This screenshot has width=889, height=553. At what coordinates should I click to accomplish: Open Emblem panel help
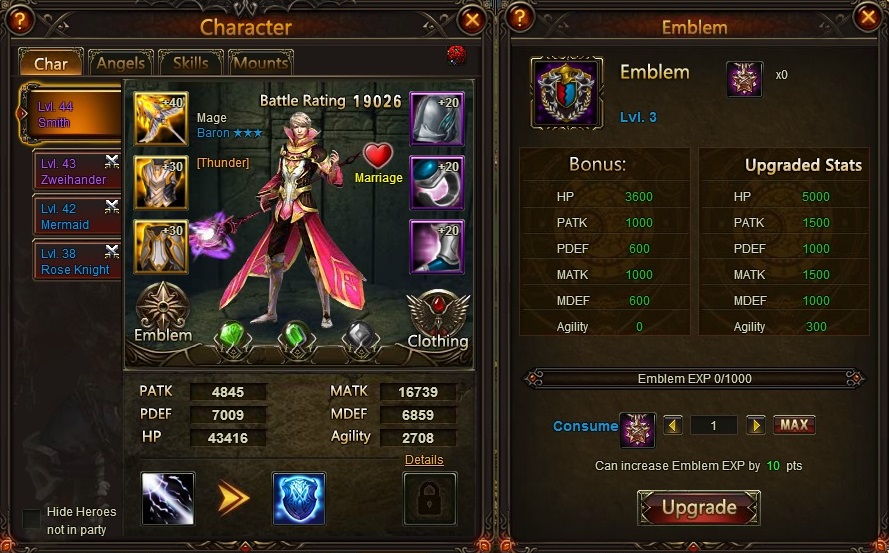(519, 19)
